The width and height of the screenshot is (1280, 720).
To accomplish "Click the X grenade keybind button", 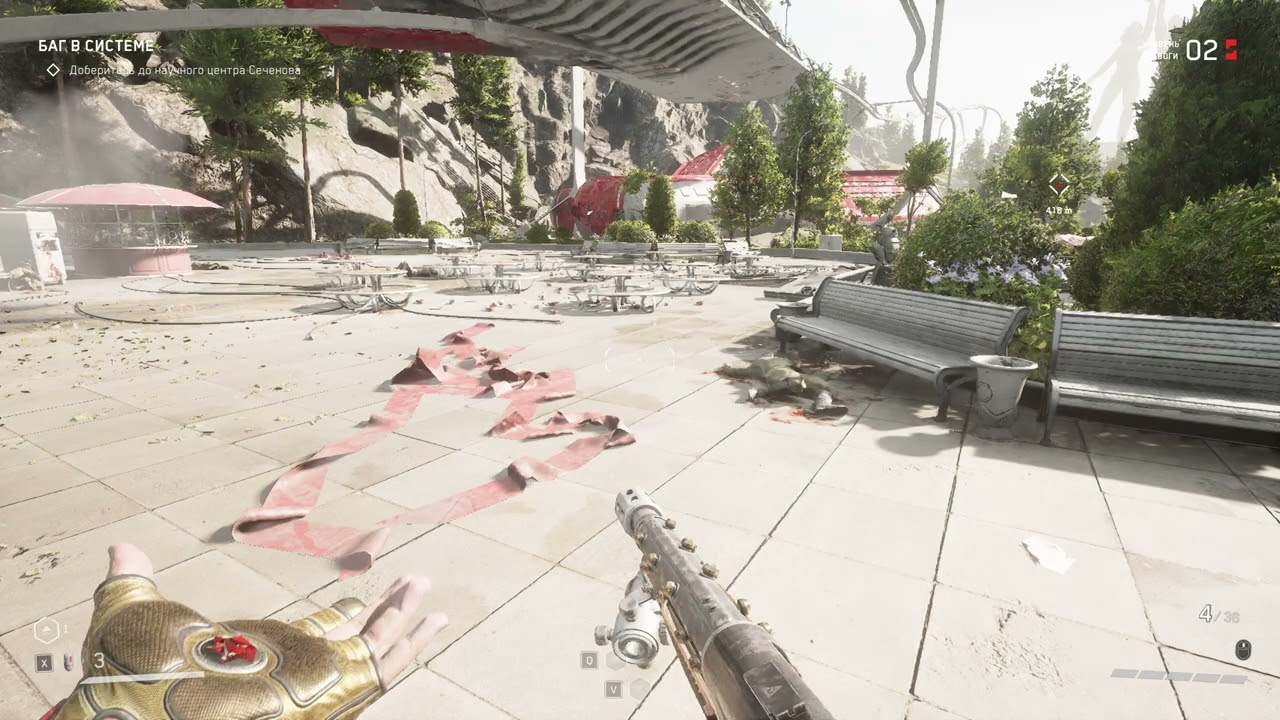I will point(42,661).
